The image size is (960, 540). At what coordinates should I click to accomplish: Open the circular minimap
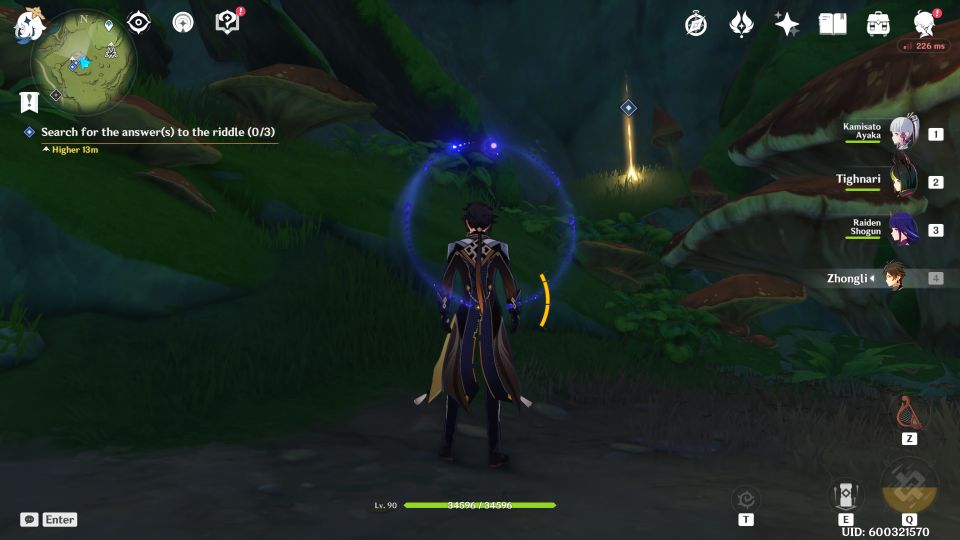click(79, 64)
